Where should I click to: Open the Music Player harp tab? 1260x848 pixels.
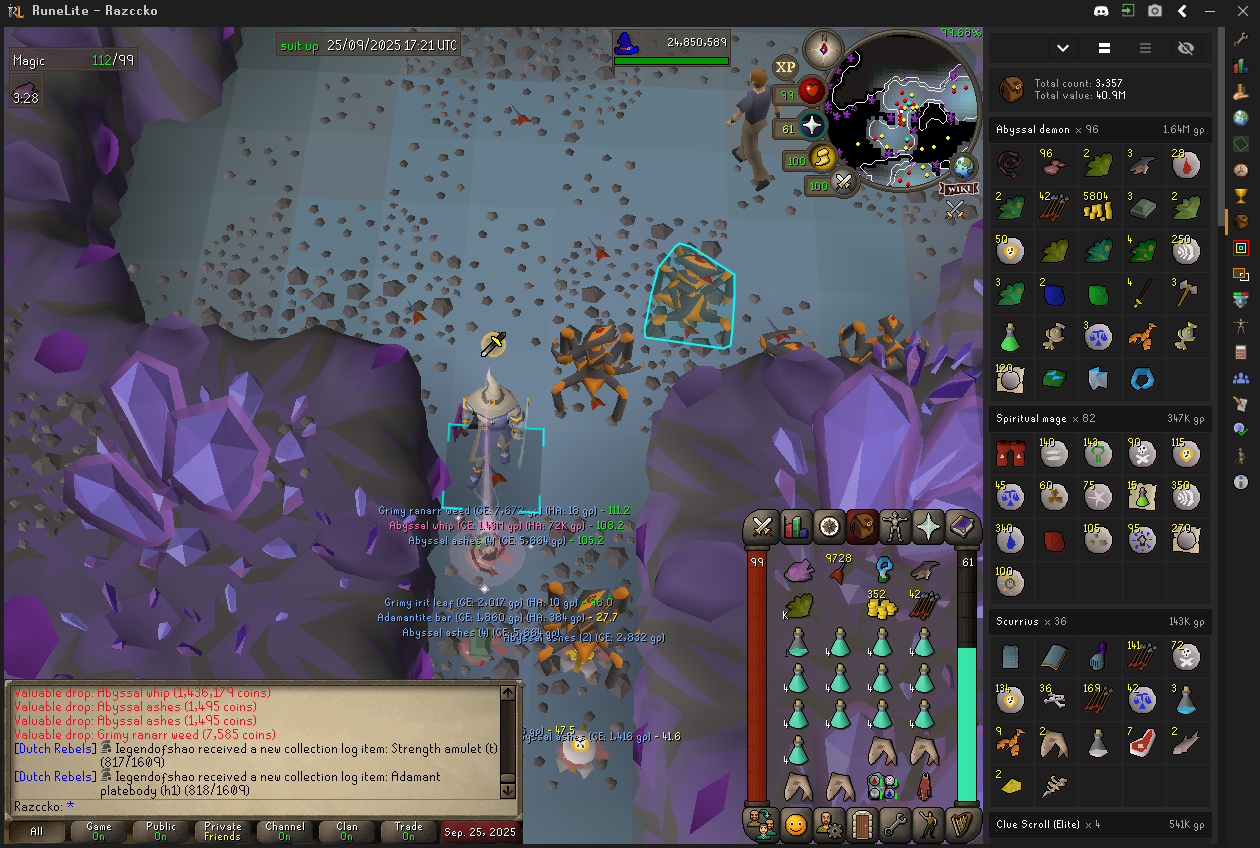pos(962,825)
